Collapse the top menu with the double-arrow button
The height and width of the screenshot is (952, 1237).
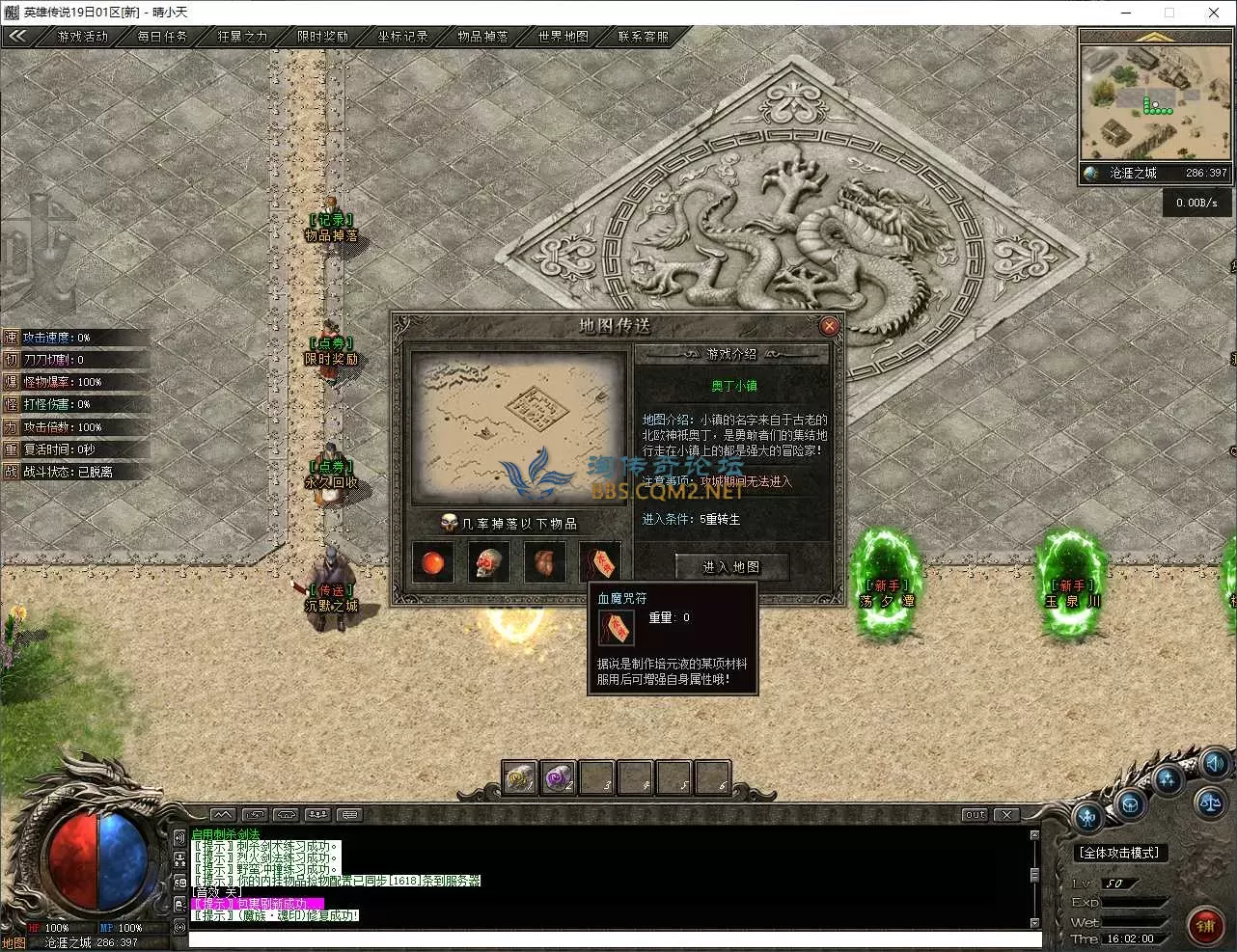(17, 37)
